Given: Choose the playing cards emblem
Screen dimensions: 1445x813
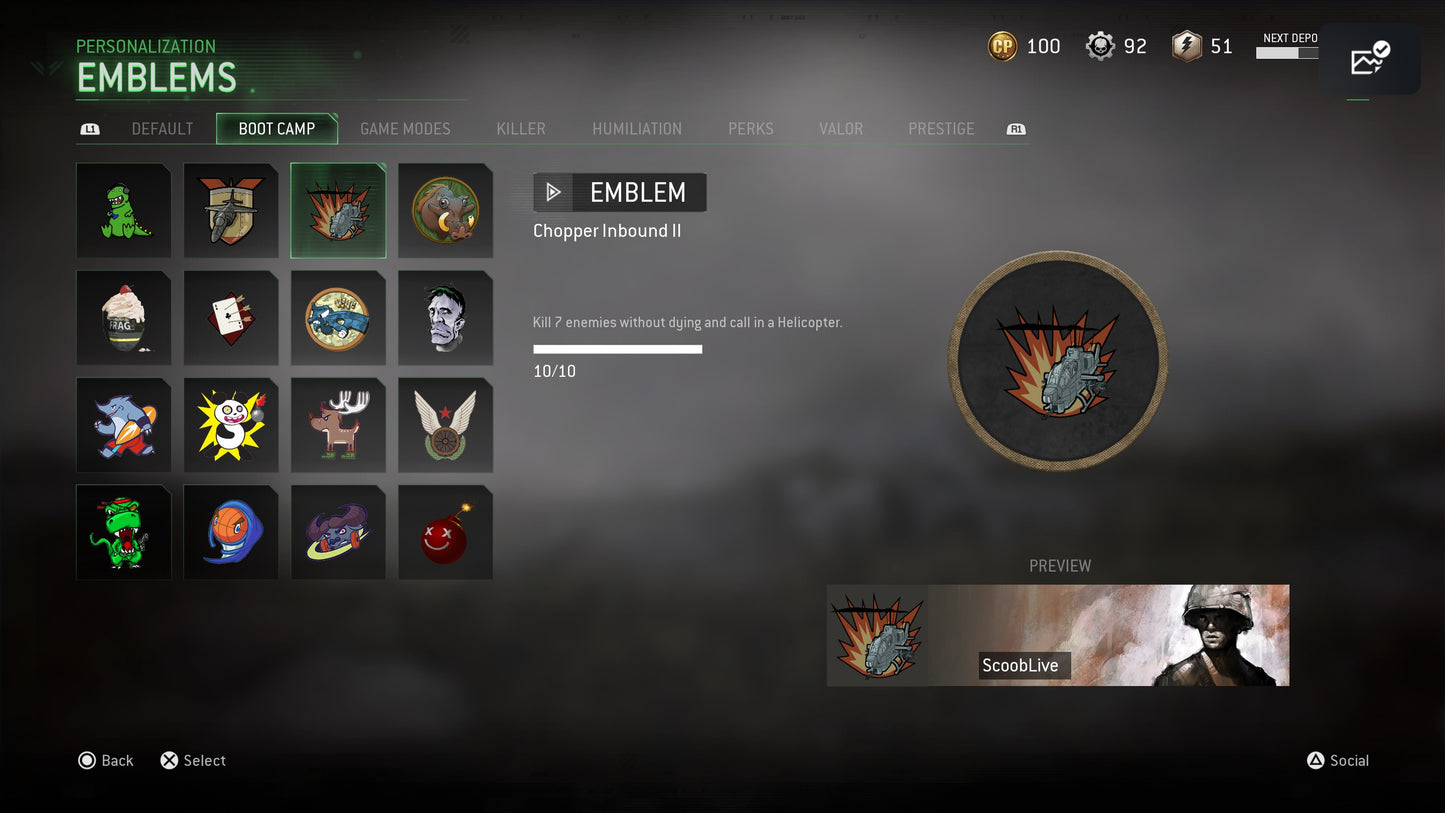Looking at the screenshot, I should [x=231, y=318].
